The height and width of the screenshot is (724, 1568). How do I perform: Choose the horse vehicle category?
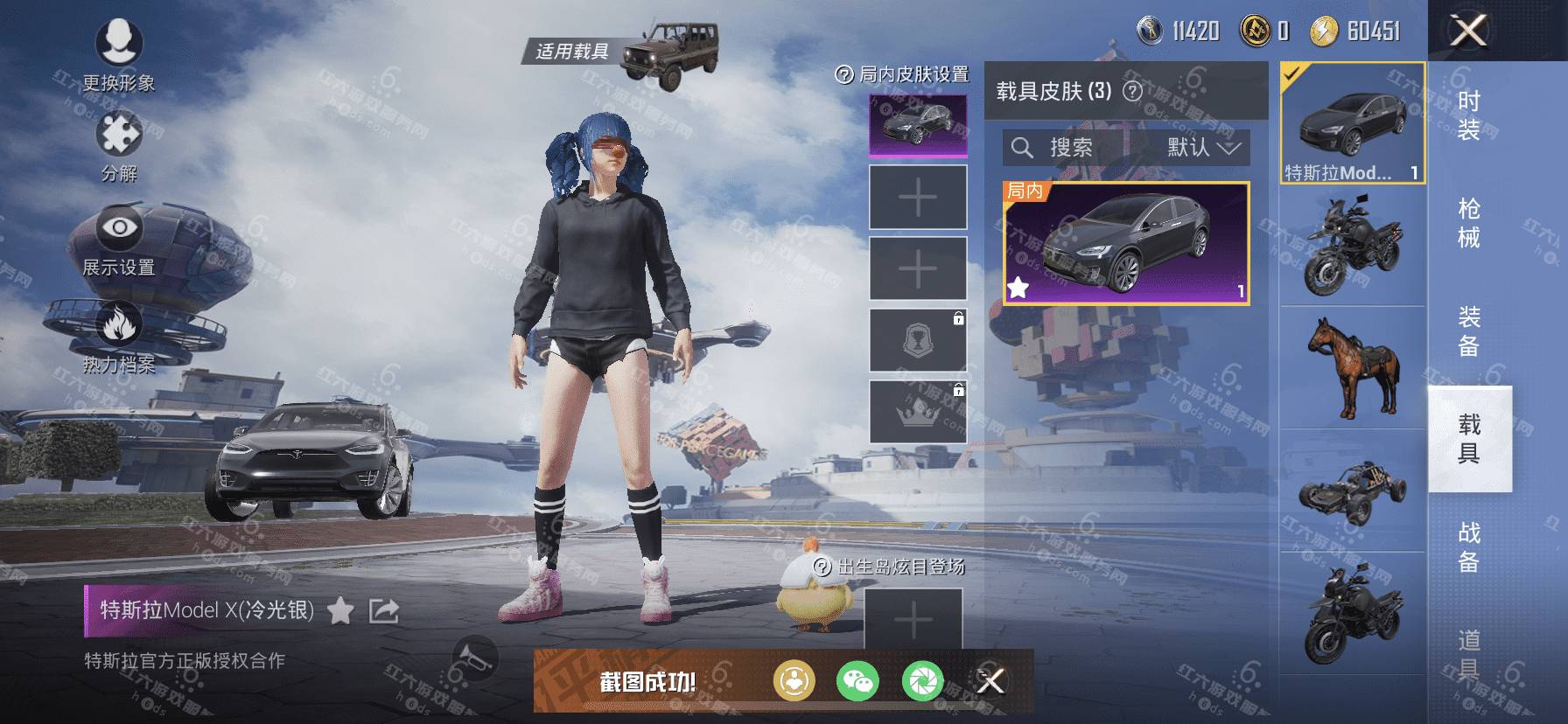click(1352, 367)
